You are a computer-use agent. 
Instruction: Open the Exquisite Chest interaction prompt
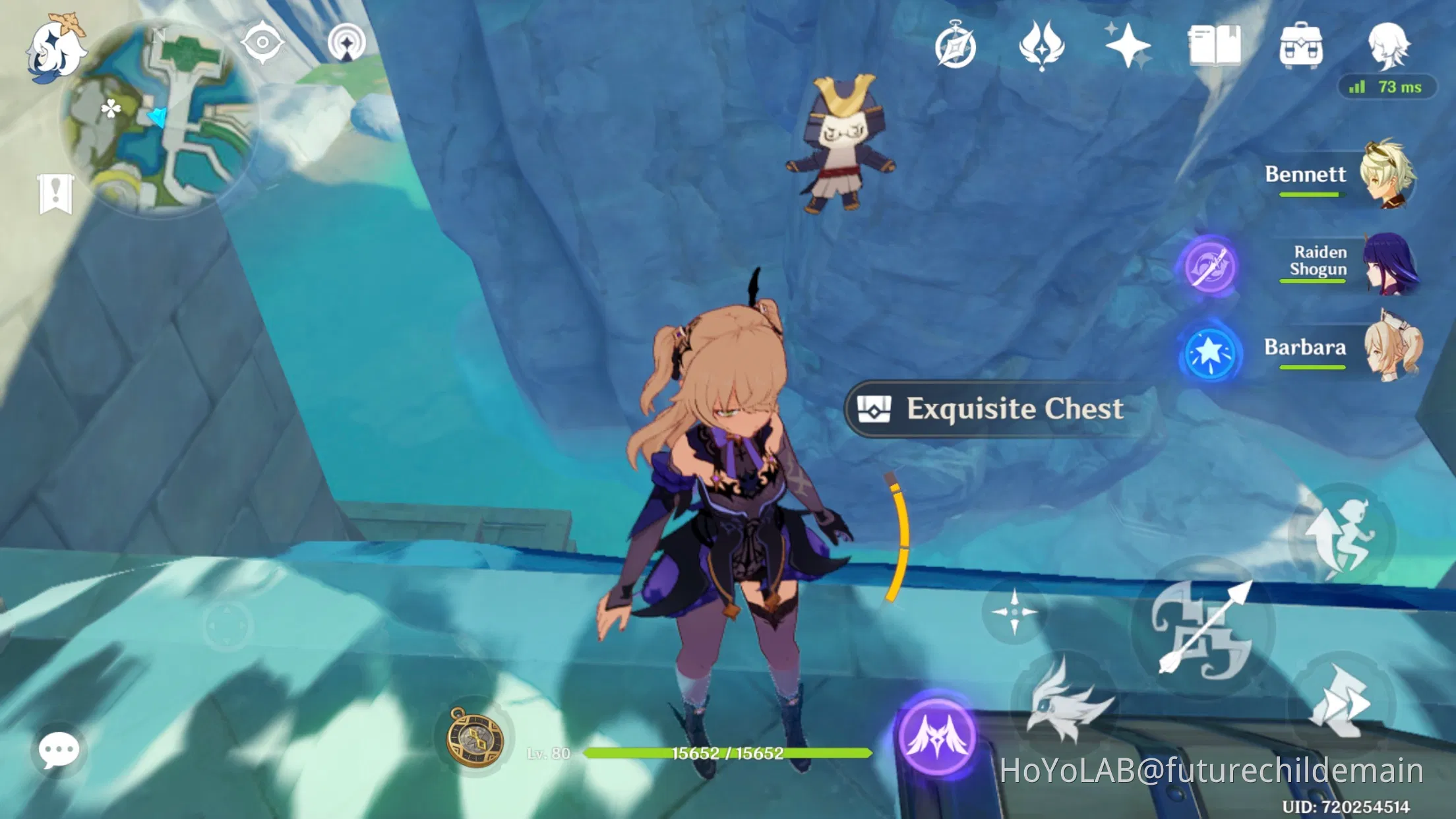pos(989,409)
